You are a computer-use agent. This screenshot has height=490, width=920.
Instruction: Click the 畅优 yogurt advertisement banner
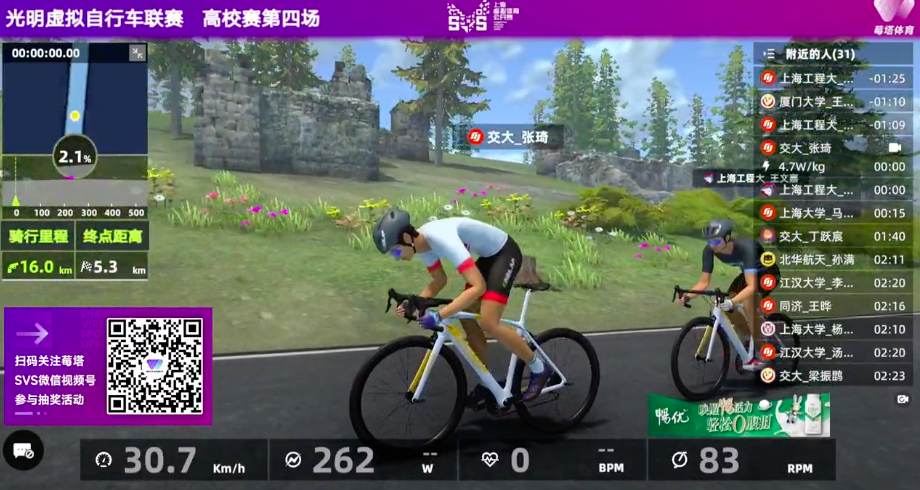point(738,415)
